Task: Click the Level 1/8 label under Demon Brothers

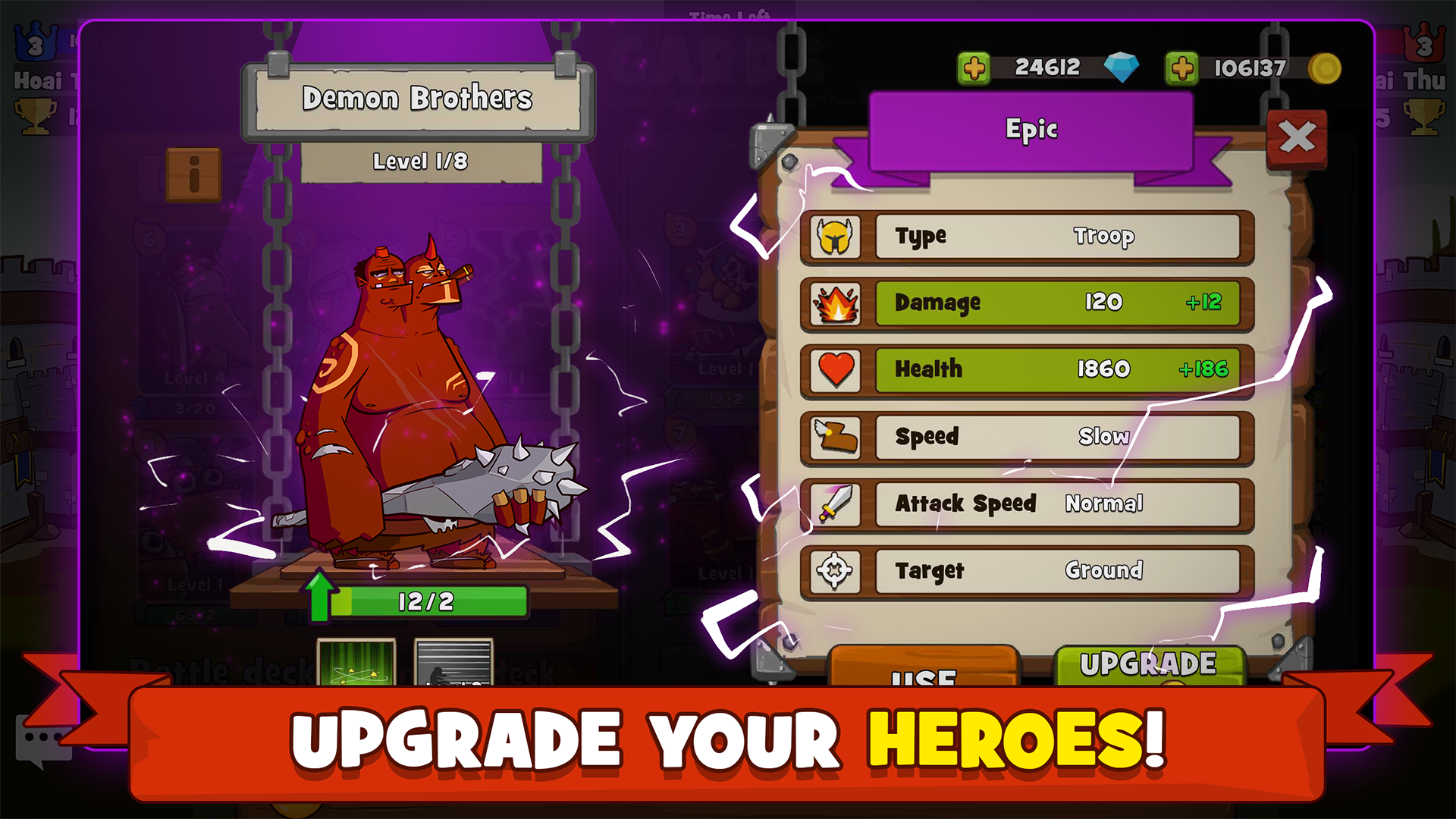Action: [420, 161]
